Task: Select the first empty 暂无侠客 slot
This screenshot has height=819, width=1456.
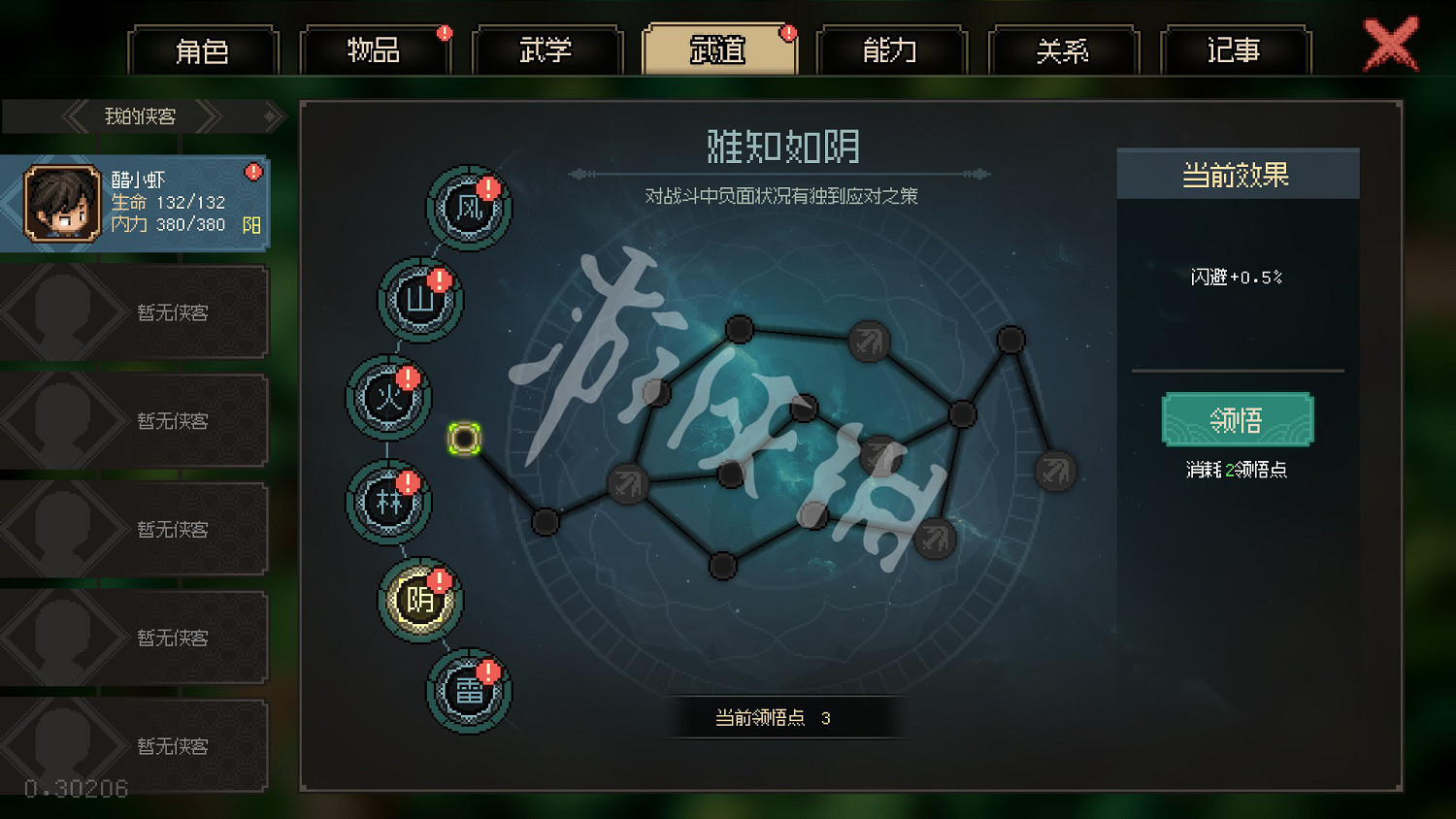Action: coord(136,311)
